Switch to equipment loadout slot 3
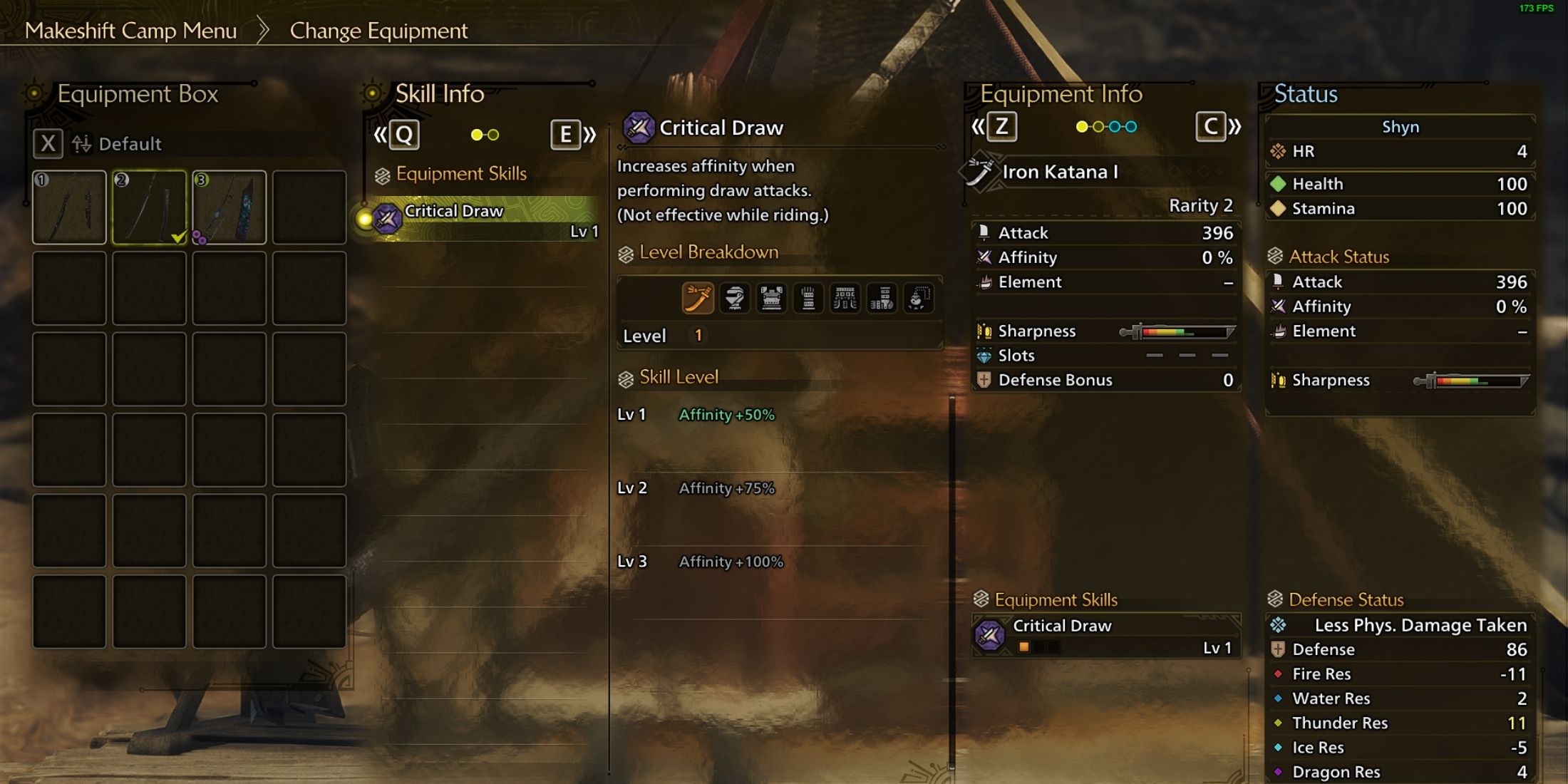This screenshot has width=1568, height=784. pos(229,207)
